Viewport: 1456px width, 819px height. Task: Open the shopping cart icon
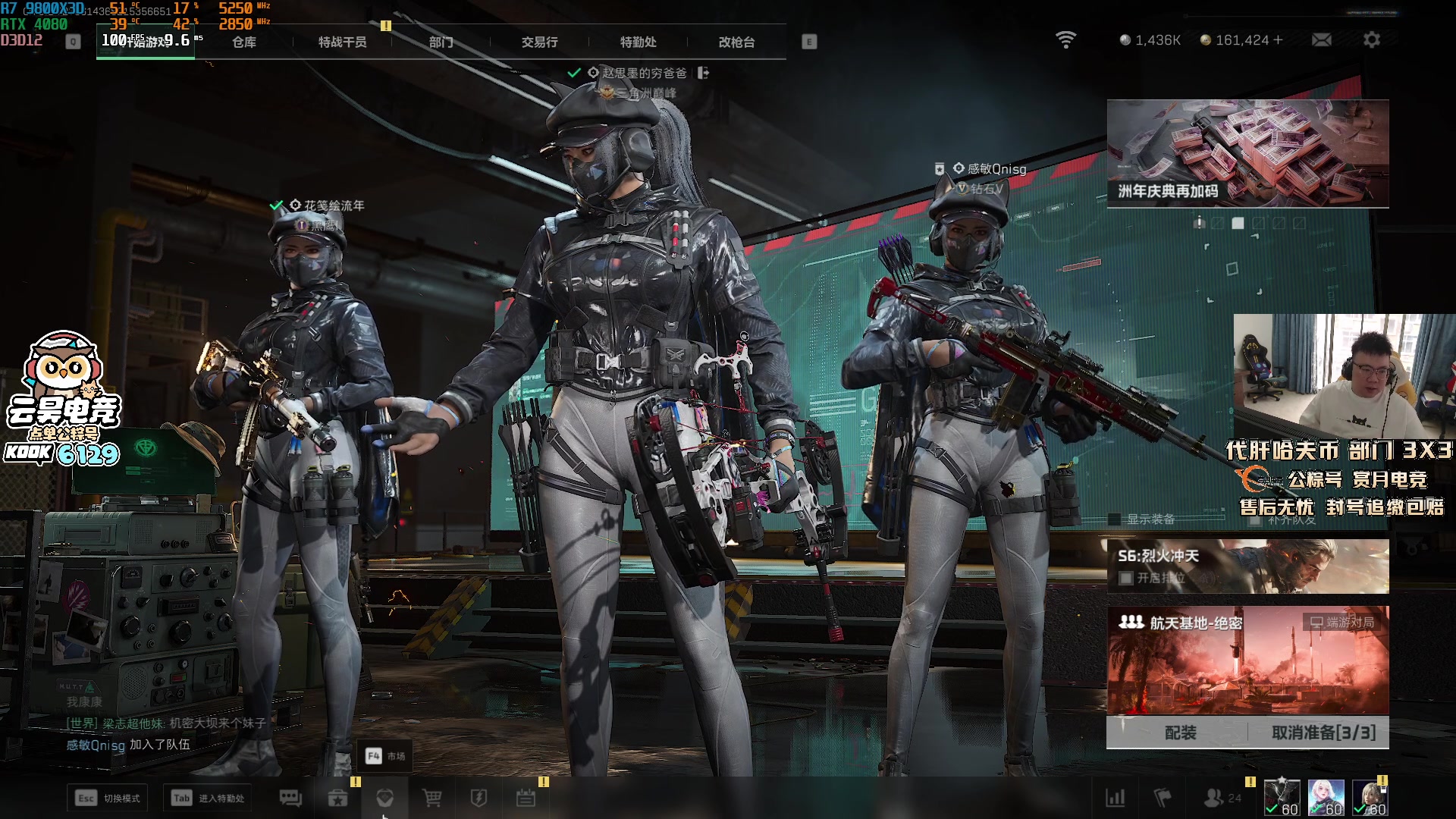coord(432,798)
